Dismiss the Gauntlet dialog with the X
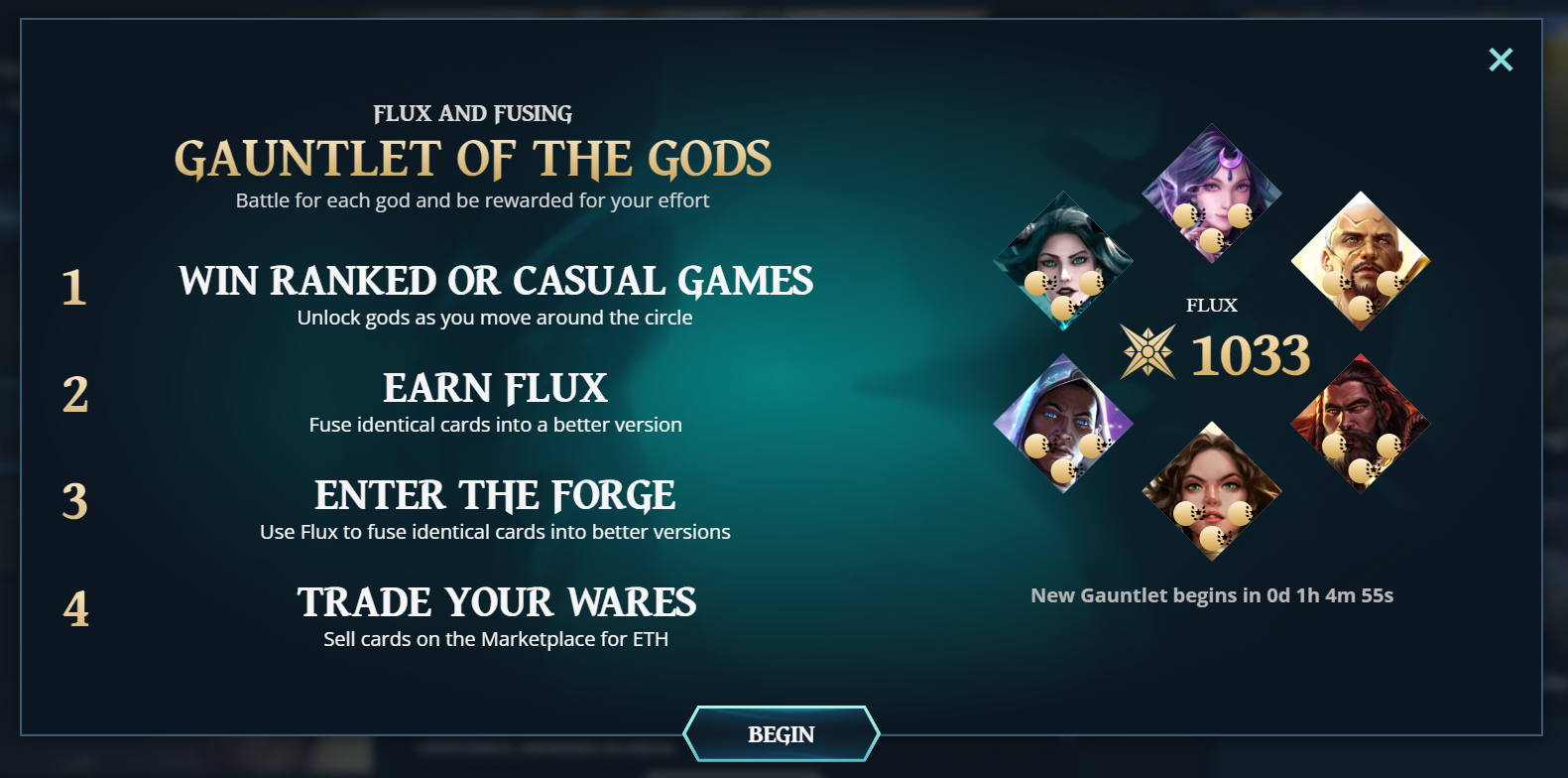This screenshot has height=778, width=1568. [x=1501, y=60]
